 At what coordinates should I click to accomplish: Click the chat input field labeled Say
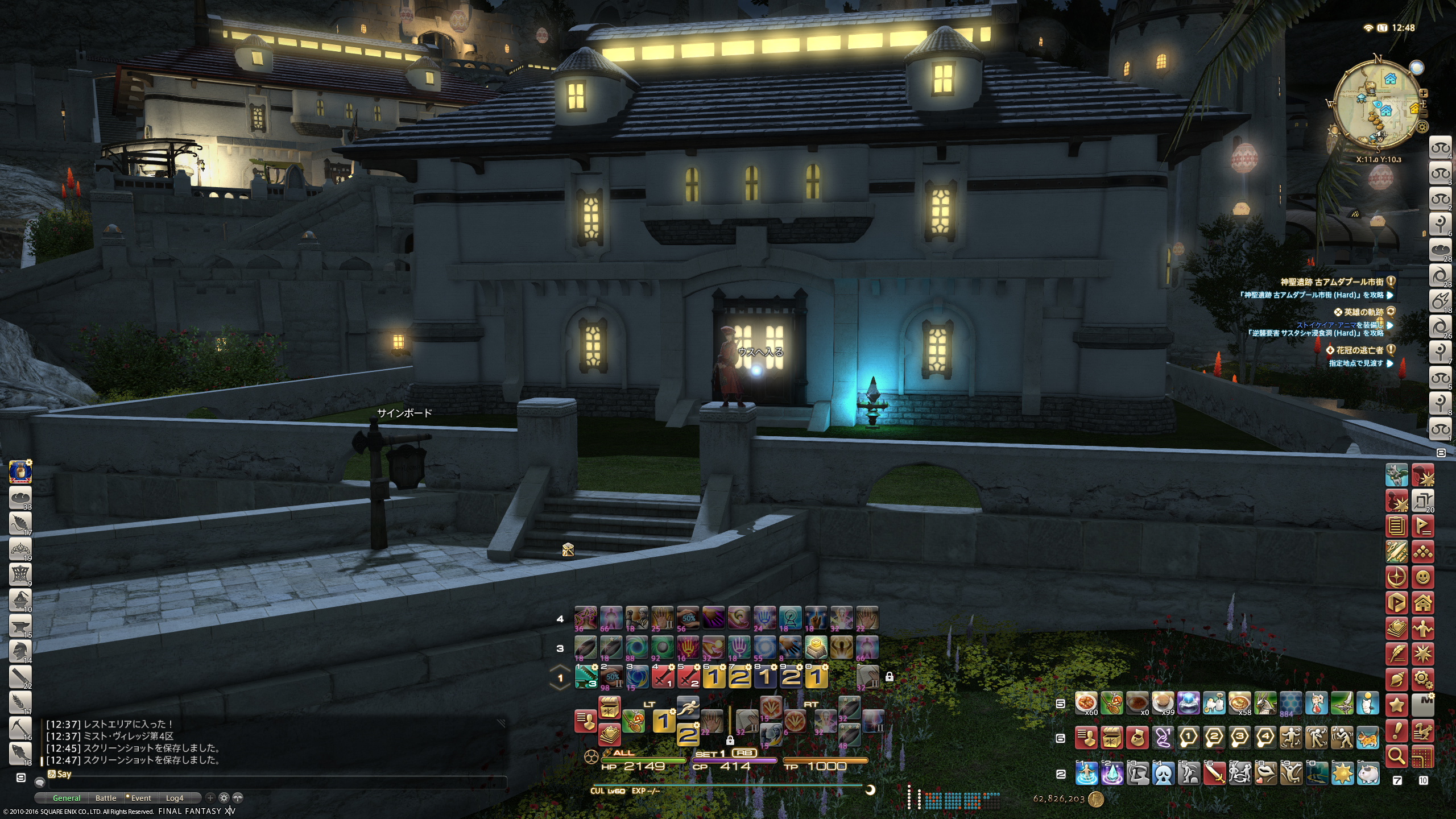[273, 774]
